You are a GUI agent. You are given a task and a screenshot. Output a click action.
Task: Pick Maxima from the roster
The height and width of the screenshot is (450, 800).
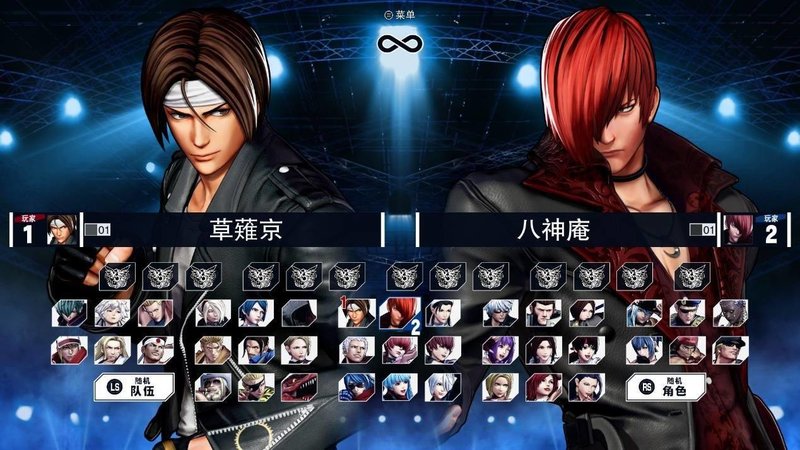coord(540,314)
